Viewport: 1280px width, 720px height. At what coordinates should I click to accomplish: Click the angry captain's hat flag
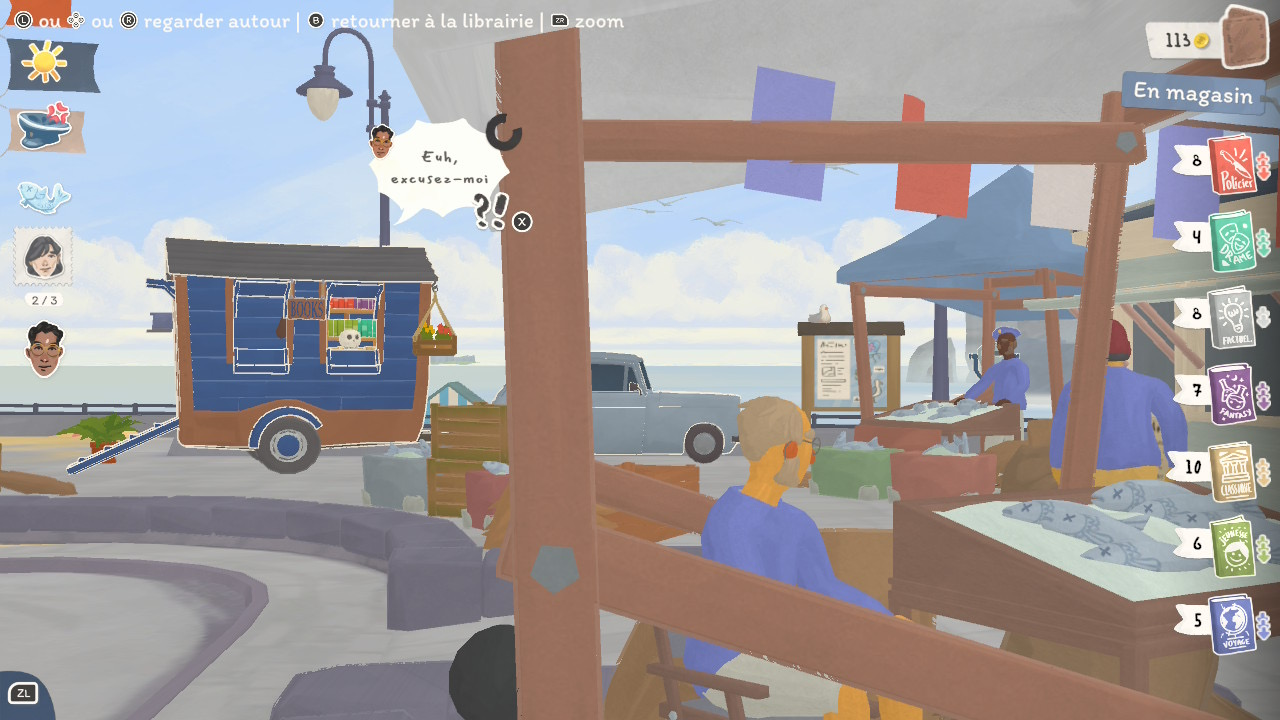pos(46,129)
